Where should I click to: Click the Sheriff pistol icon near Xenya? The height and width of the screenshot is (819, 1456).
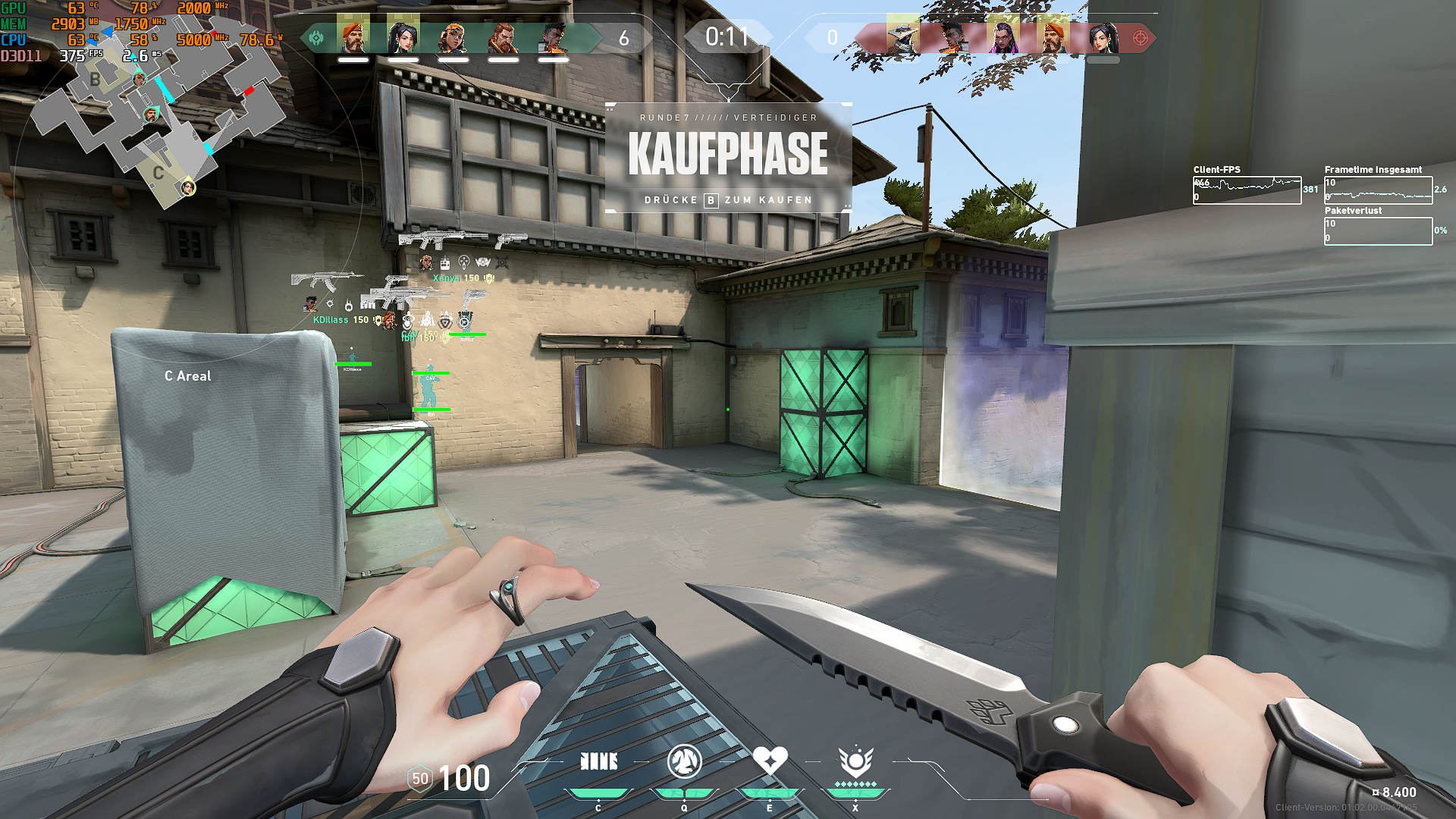pyautogui.click(x=474, y=298)
